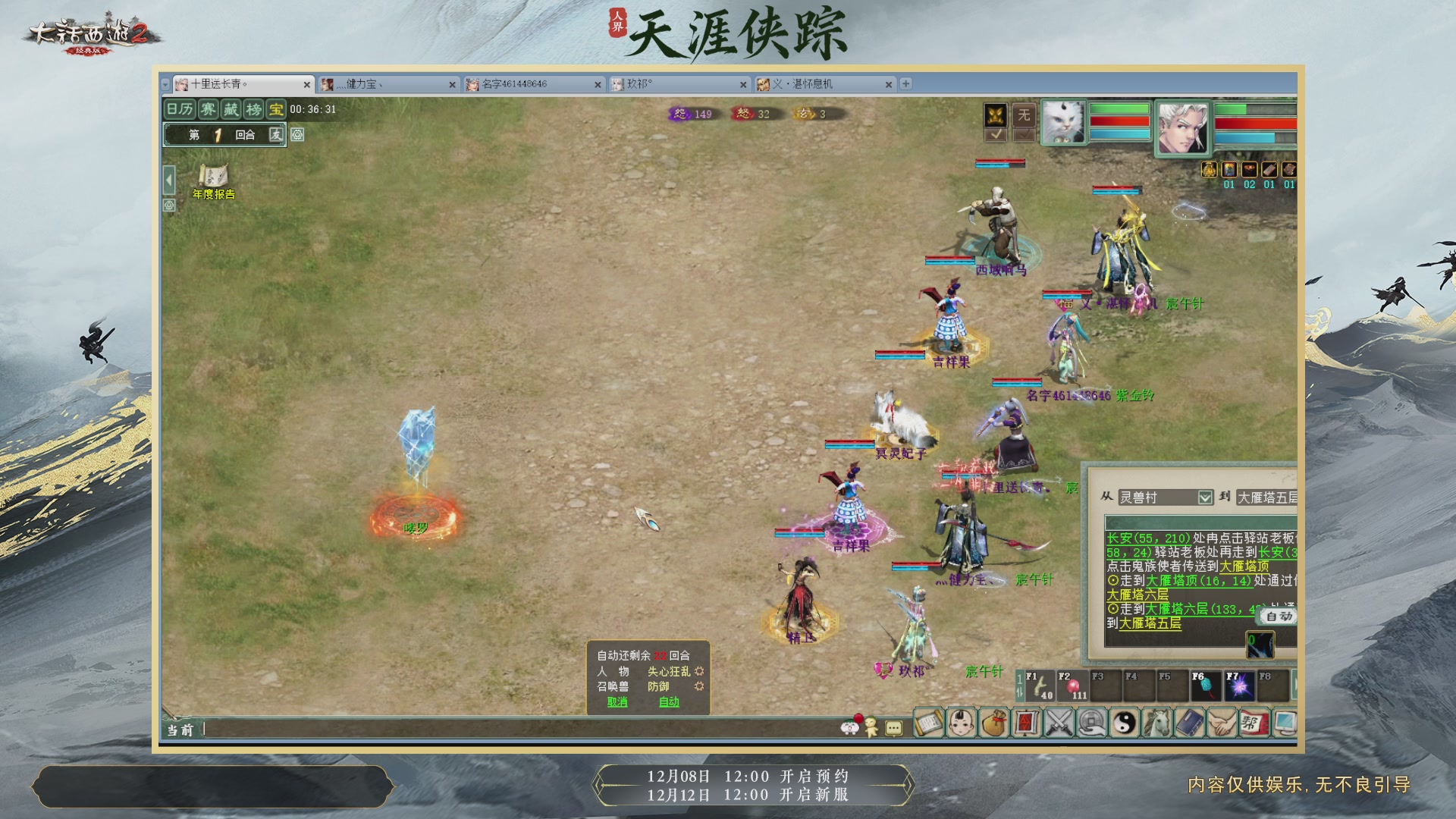Open the battle settings gear beside 回合 counter
The height and width of the screenshot is (819, 1456).
click(x=298, y=136)
